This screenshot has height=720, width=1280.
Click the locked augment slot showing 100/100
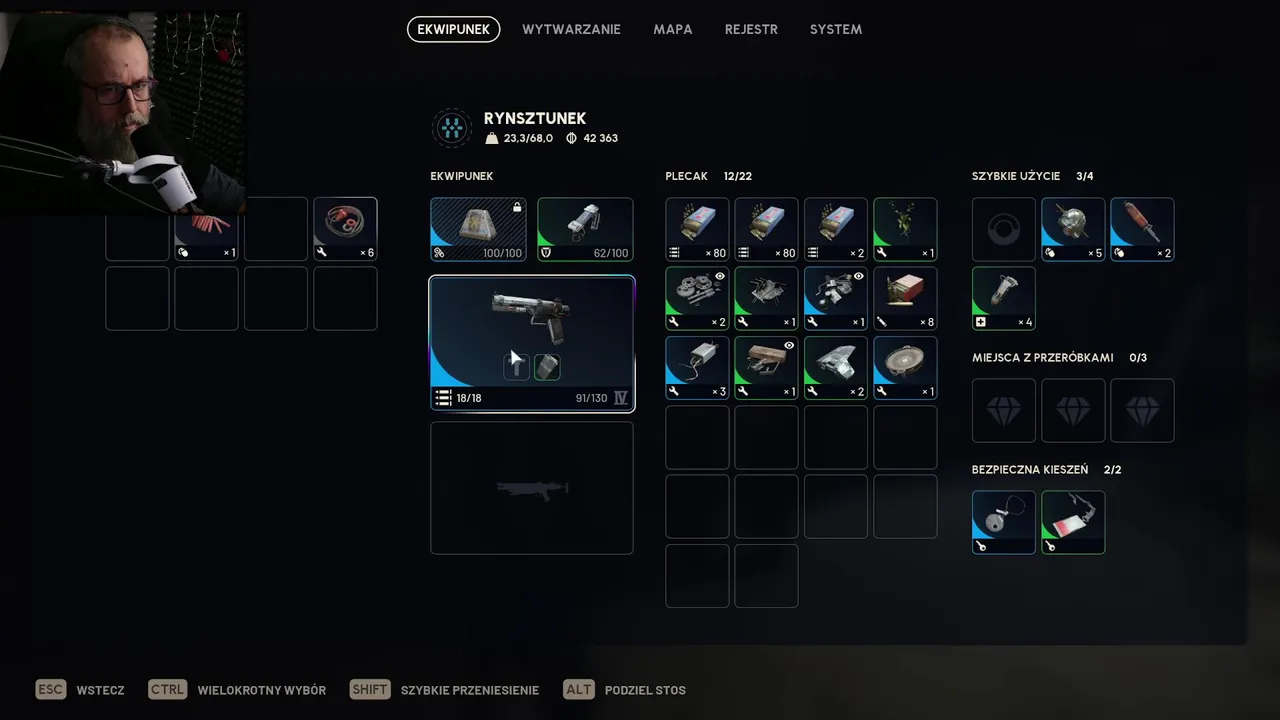478,229
